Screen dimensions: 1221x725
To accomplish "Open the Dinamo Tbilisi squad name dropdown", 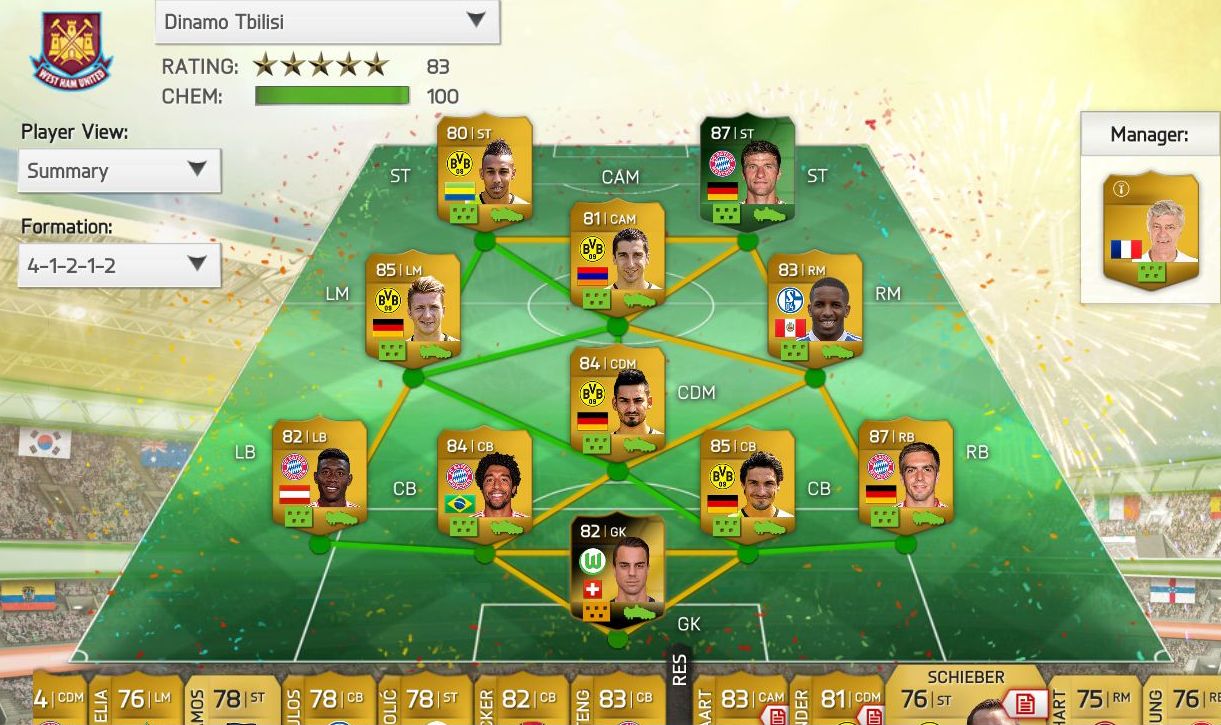I will coord(326,21).
